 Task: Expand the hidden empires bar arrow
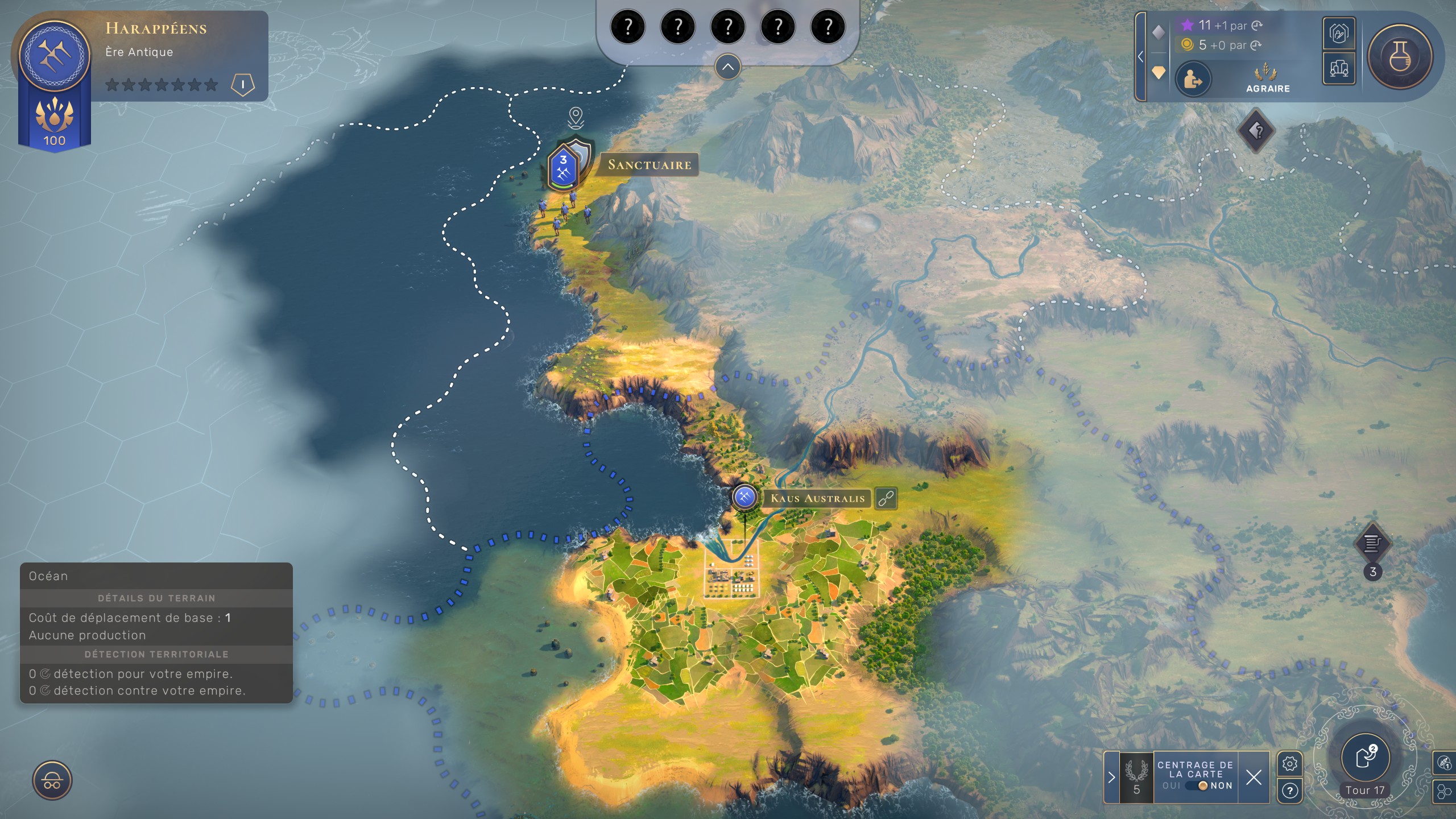727,67
